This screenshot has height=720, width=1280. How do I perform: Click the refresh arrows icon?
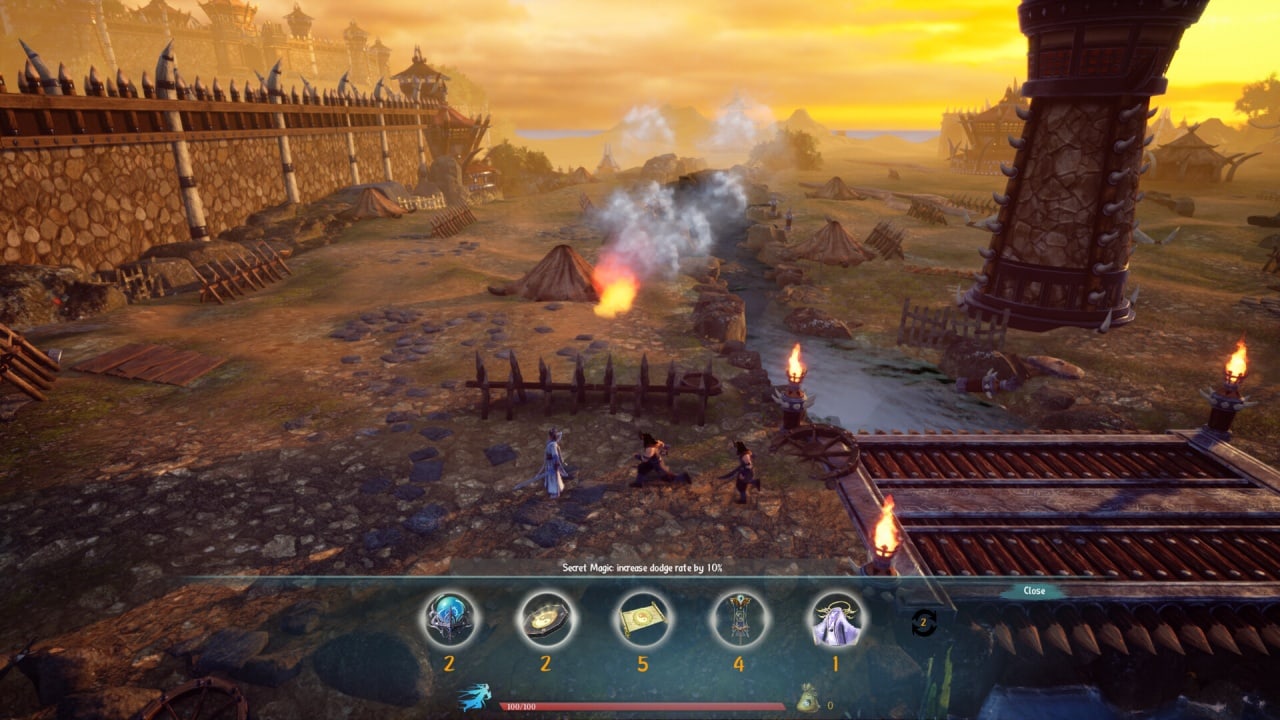tap(924, 624)
